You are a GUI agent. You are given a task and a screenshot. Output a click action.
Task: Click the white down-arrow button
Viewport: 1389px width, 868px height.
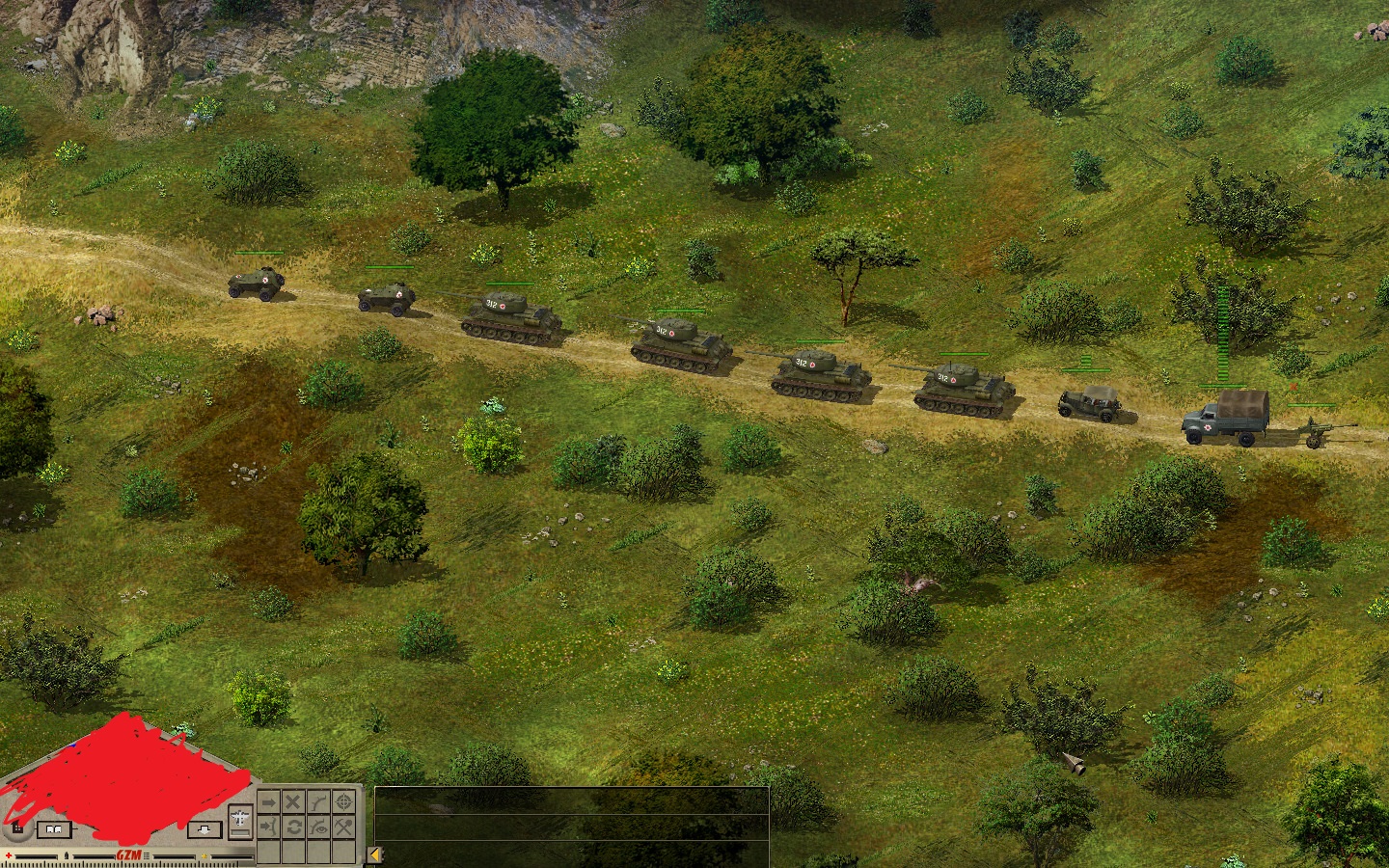(203, 828)
